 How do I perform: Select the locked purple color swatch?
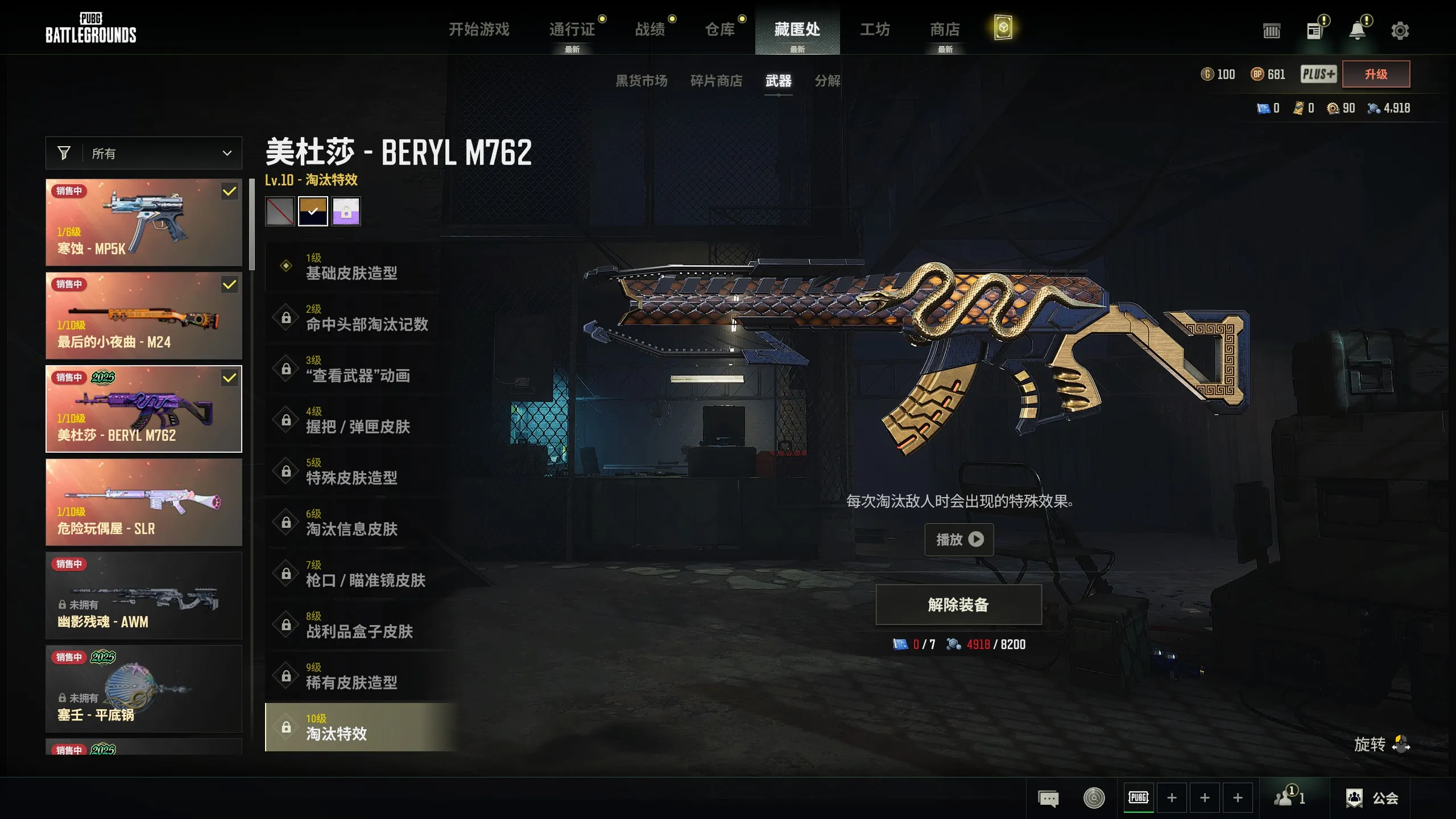346,212
